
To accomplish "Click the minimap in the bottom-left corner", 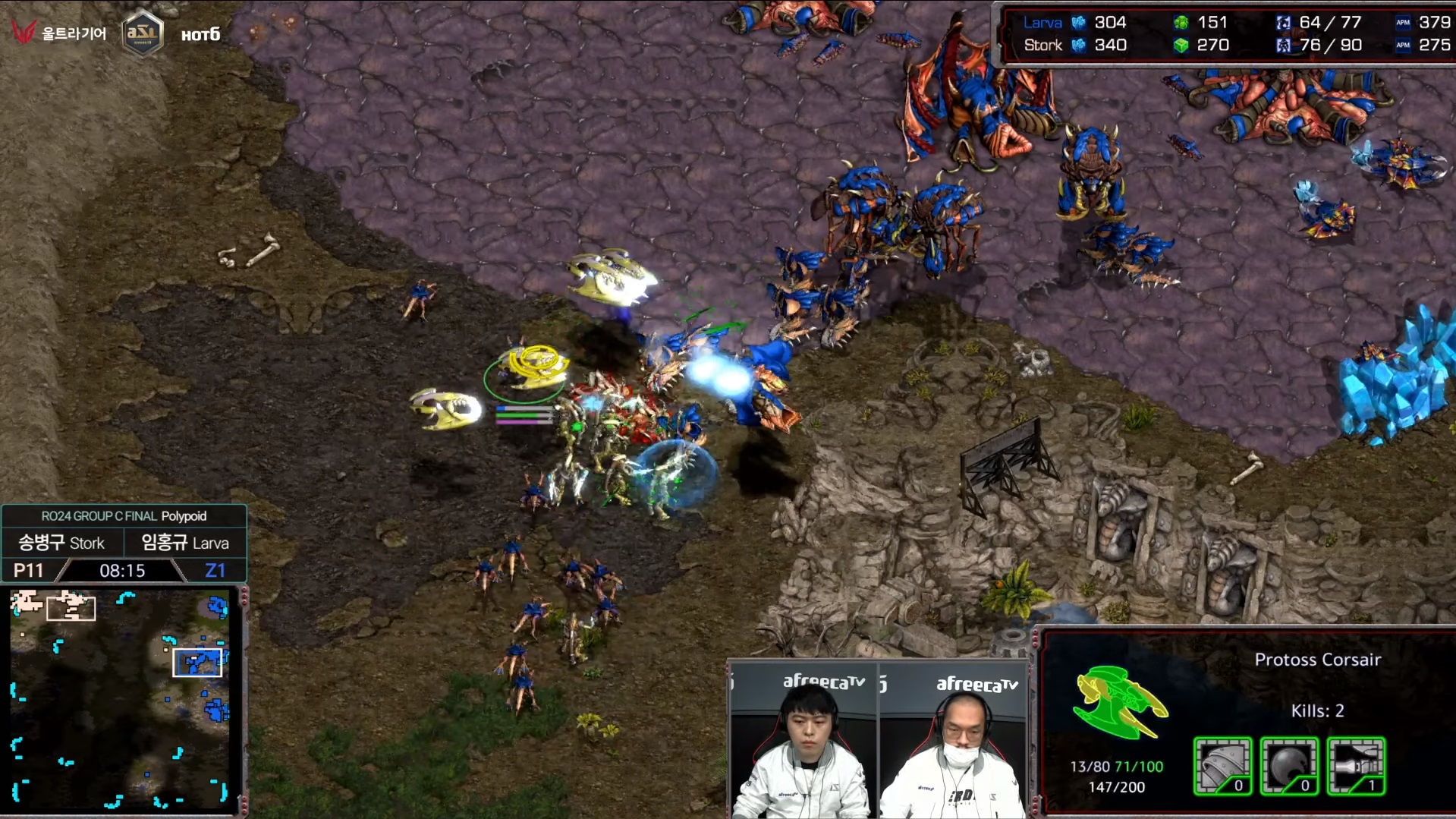I will tap(120, 698).
